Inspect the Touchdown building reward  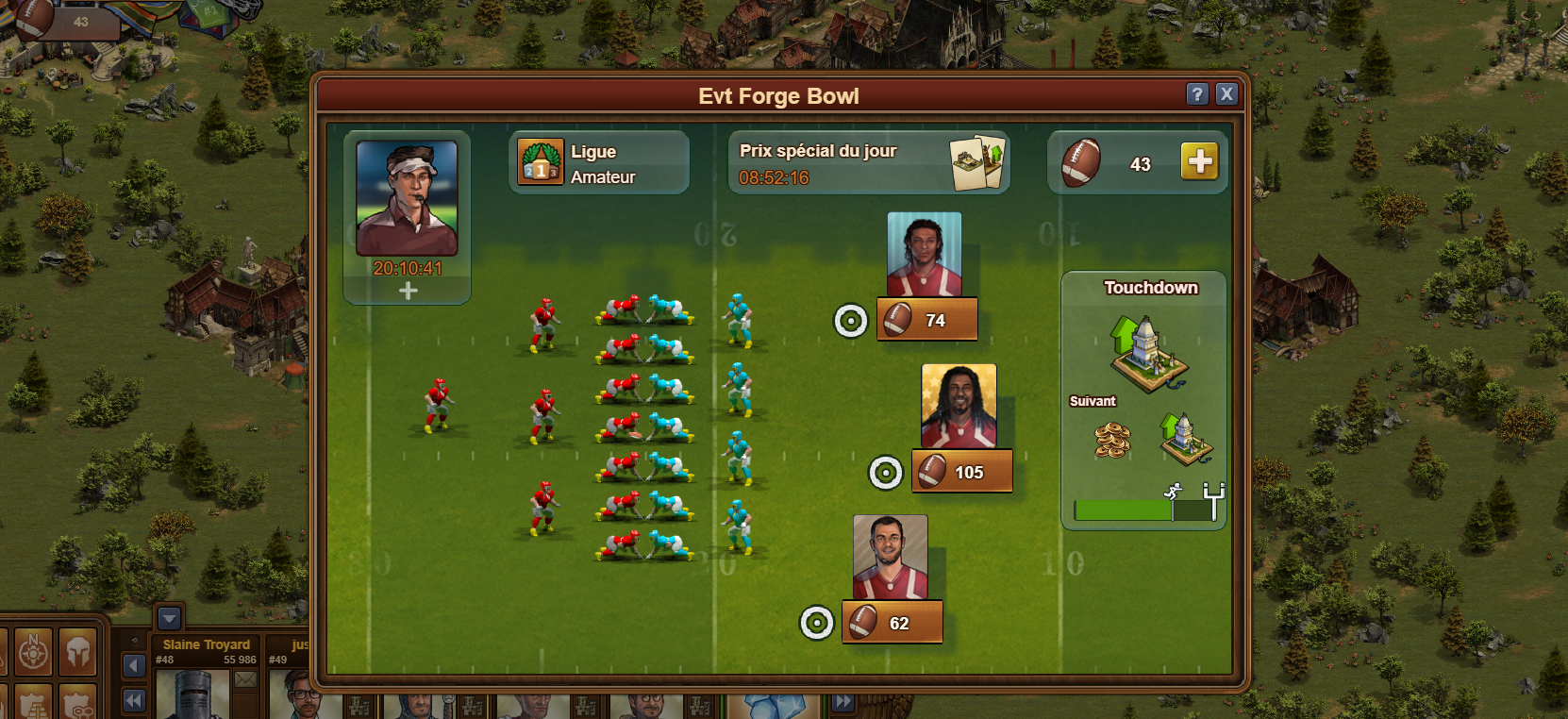tap(1147, 352)
